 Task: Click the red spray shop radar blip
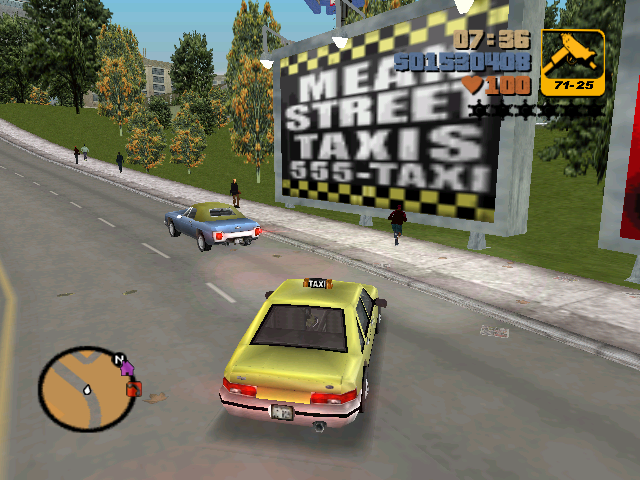point(134,388)
